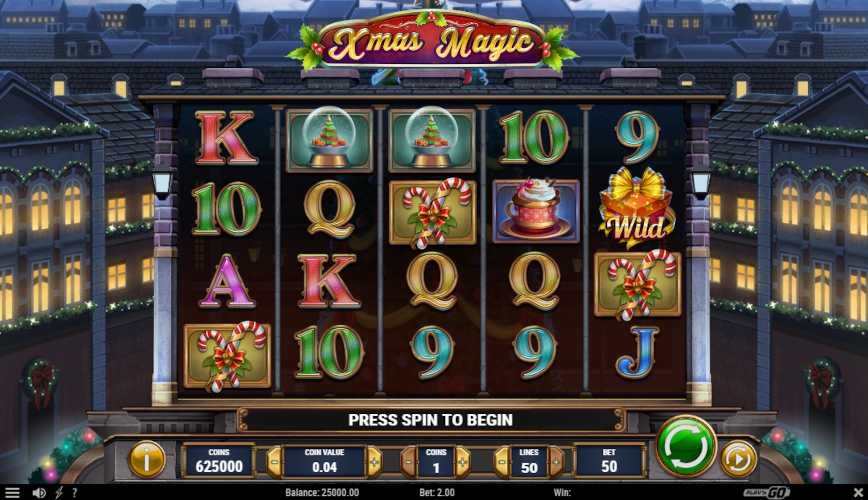Open help with the question mark
The width and height of the screenshot is (868, 500).
(x=73, y=493)
